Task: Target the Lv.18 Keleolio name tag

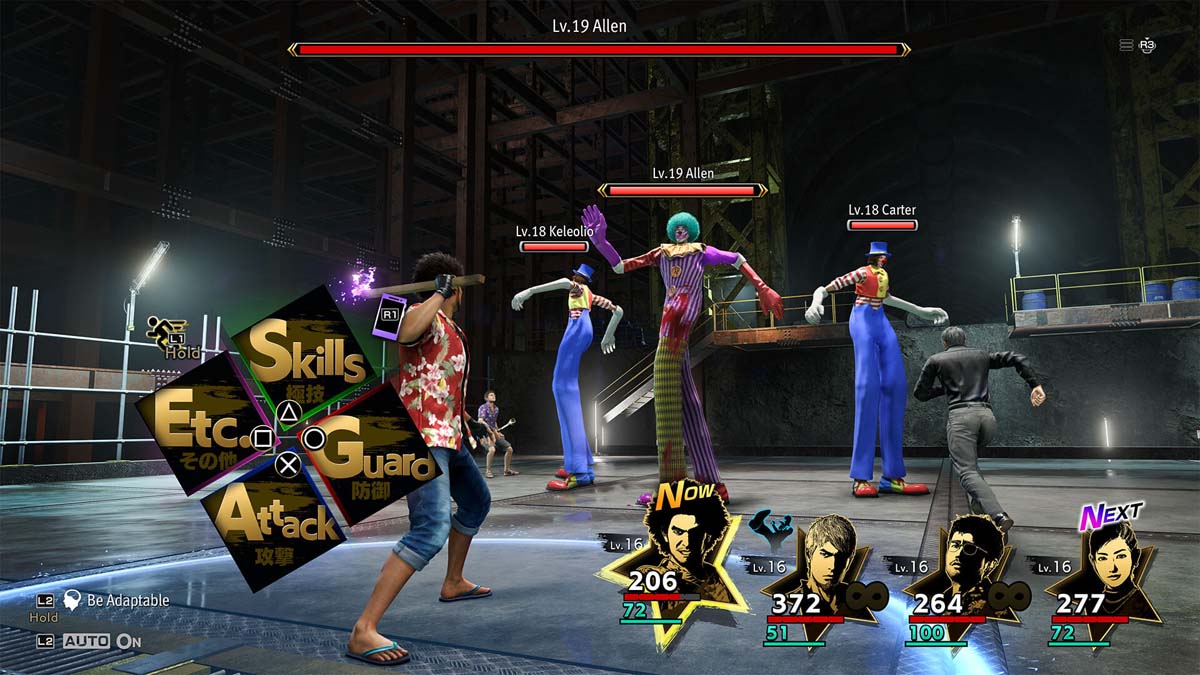Action: coord(554,231)
